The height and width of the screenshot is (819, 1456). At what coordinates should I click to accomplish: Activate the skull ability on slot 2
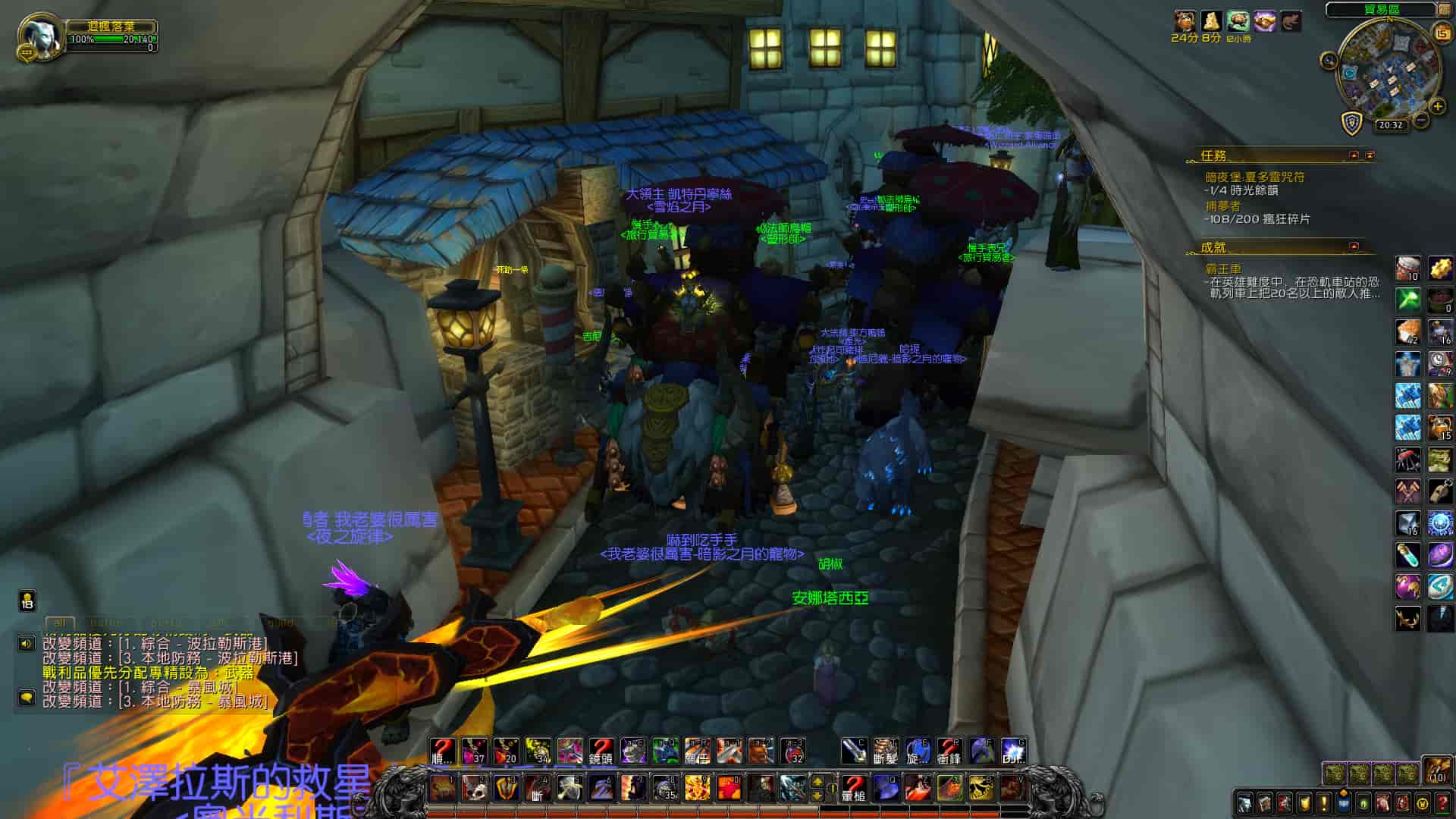click(x=474, y=788)
